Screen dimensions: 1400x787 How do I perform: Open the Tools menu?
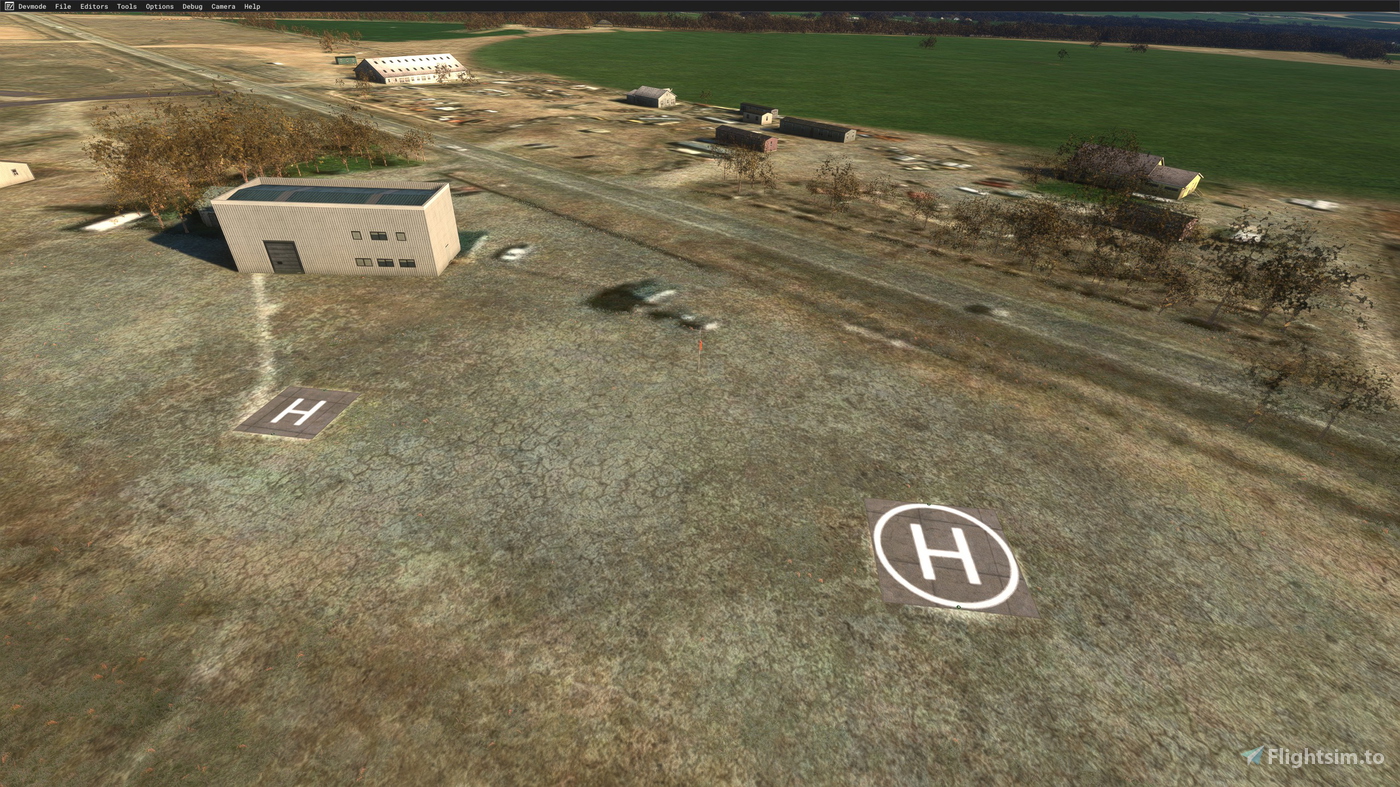click(x=124, y=5)
